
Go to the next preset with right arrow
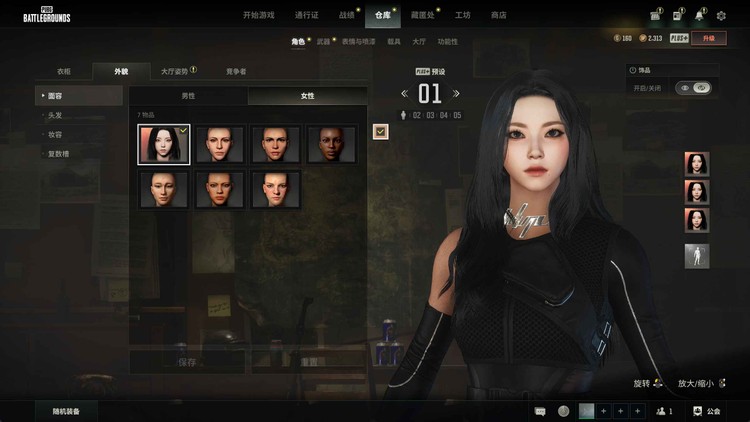pos(457,94)
